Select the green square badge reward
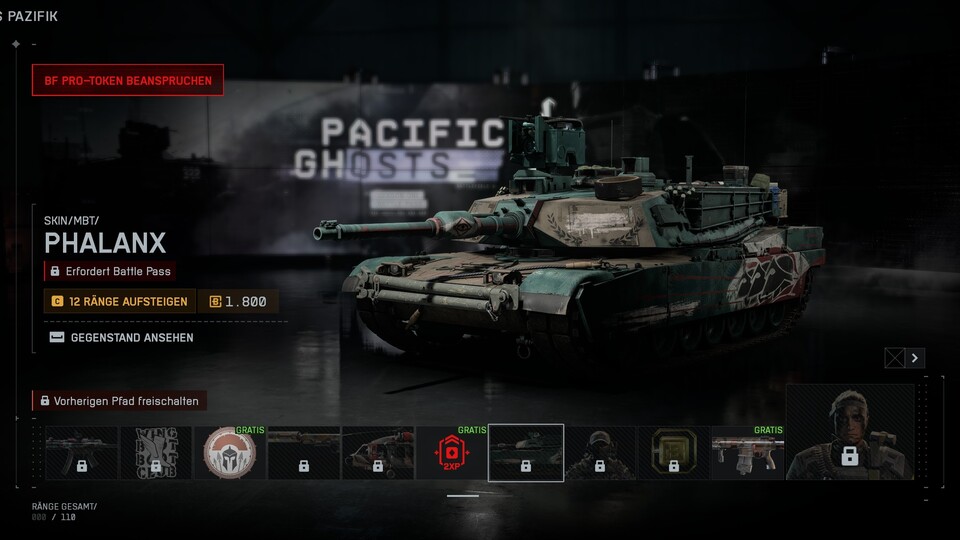Viewport: 960px width, 540px height. click(674, 453)
